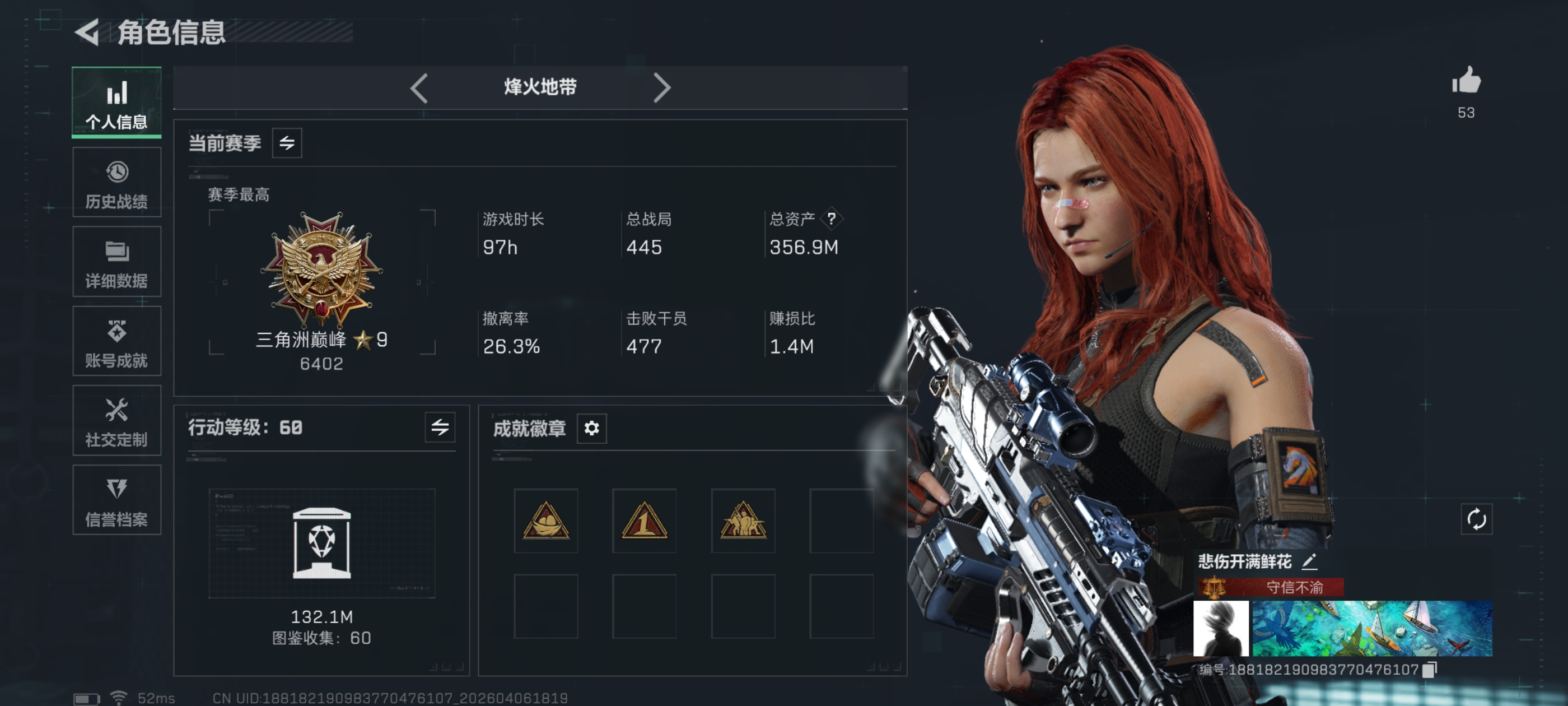Switch to previous mode left of 烽火地带

[419, 88]
